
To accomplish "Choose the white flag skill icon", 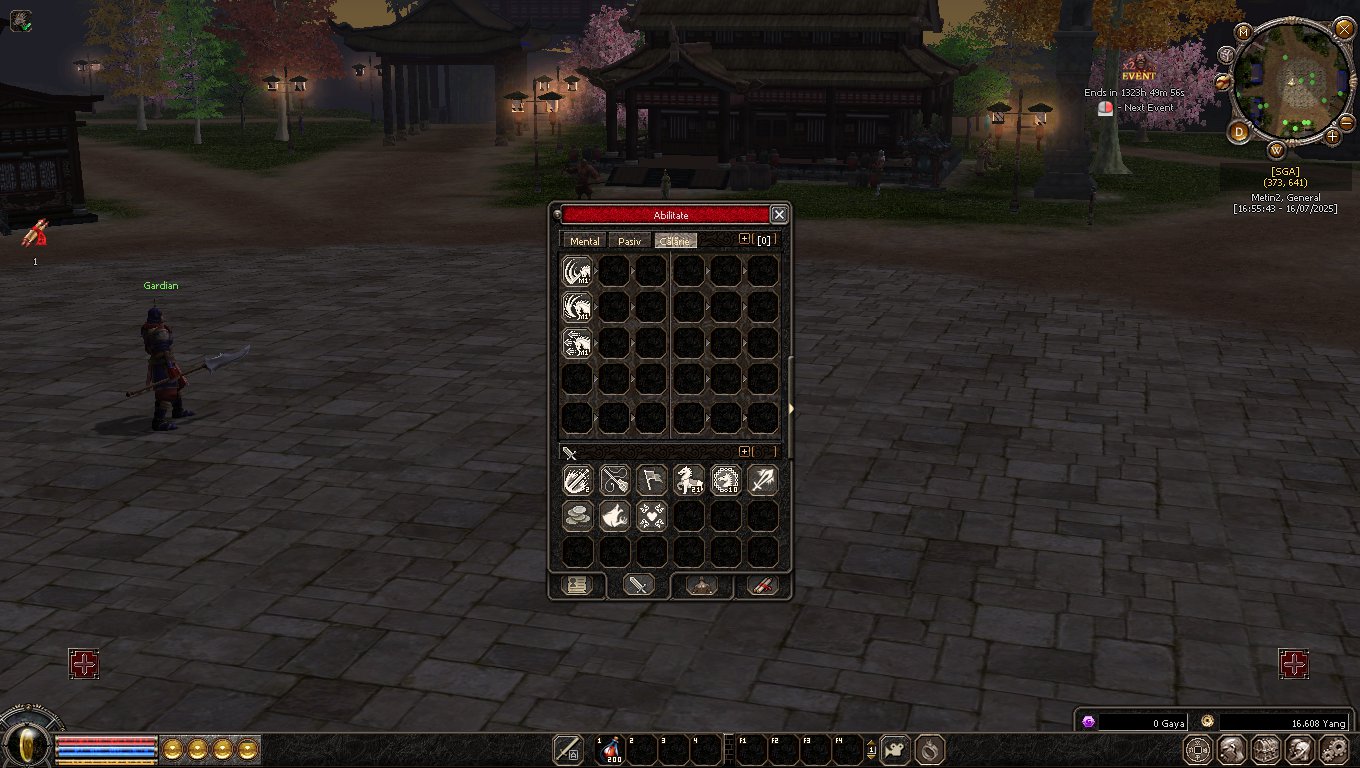I will click(651, 480).
